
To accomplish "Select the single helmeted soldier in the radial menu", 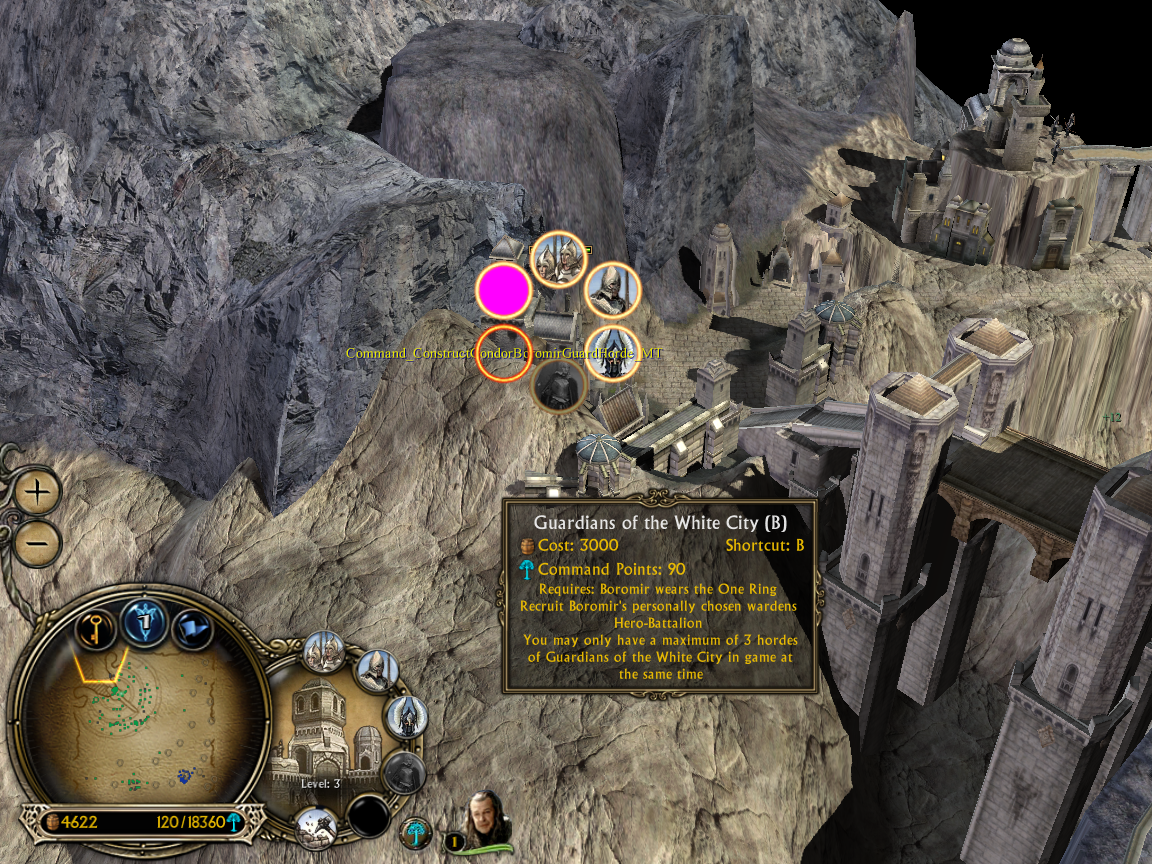I will click(x=611, y=290).
